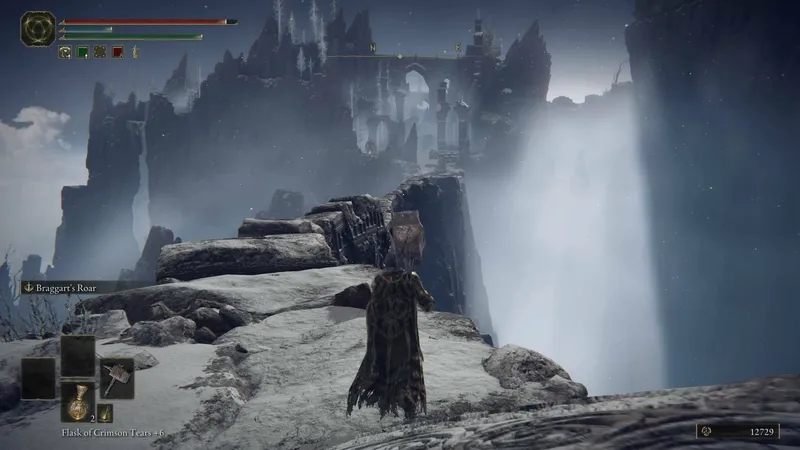Select the equipped hammer weapon slot
This screenshot has height=450, width=800.
pyautogui.click(x=116, y=377)
